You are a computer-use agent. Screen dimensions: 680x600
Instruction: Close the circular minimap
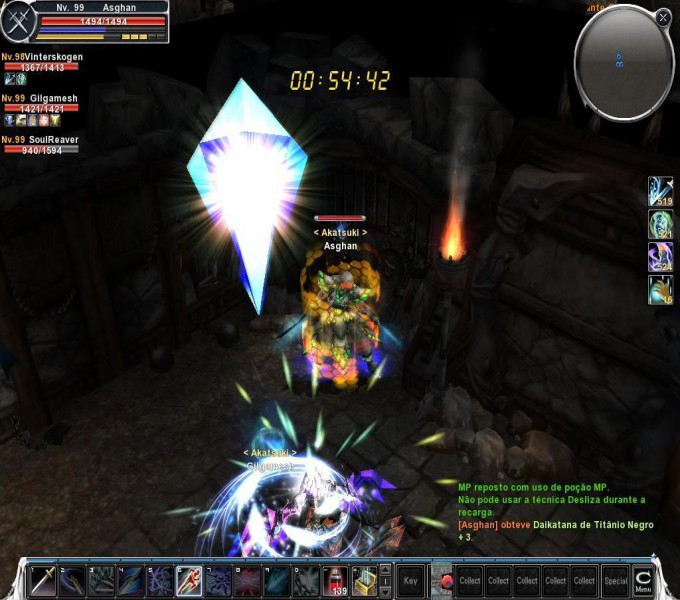coord(663,17)
